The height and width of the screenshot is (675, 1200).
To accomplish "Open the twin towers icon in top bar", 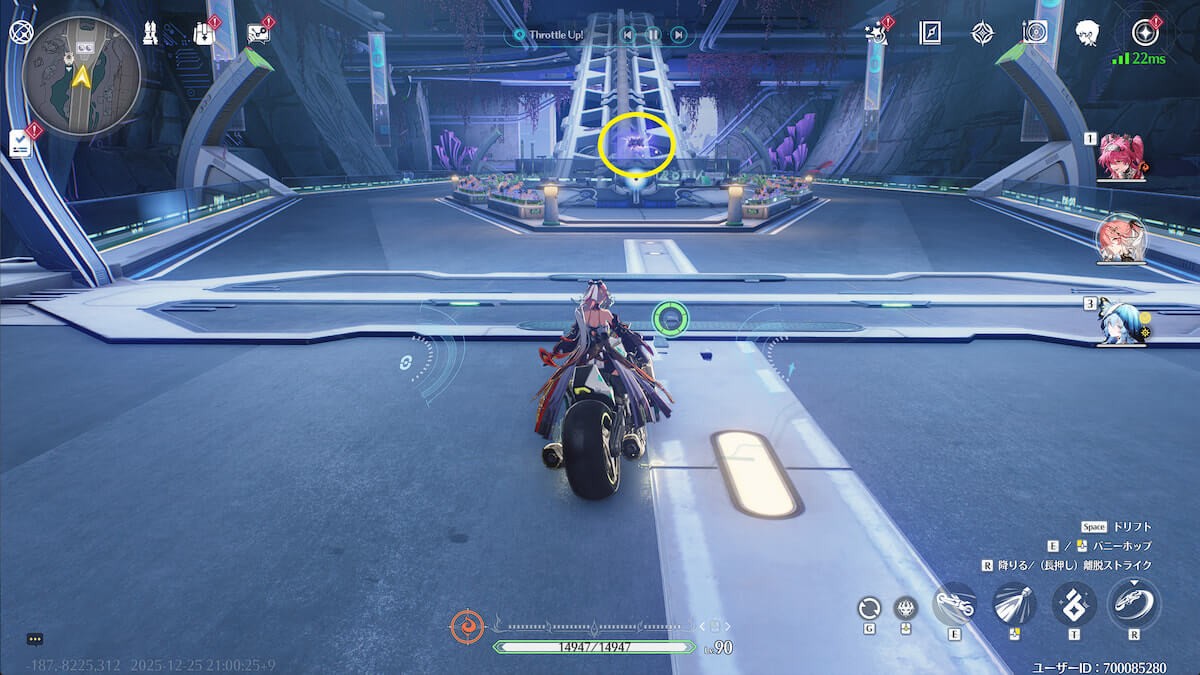I will tap(151, 33).
